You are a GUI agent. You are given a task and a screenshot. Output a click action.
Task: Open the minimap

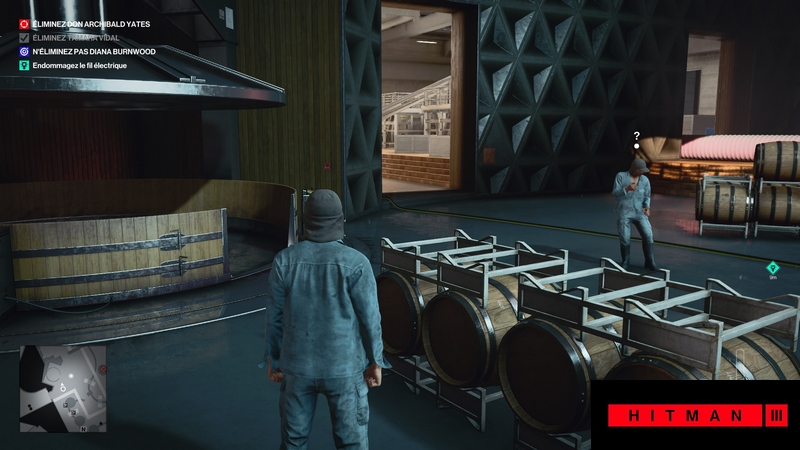click(62, 389)
